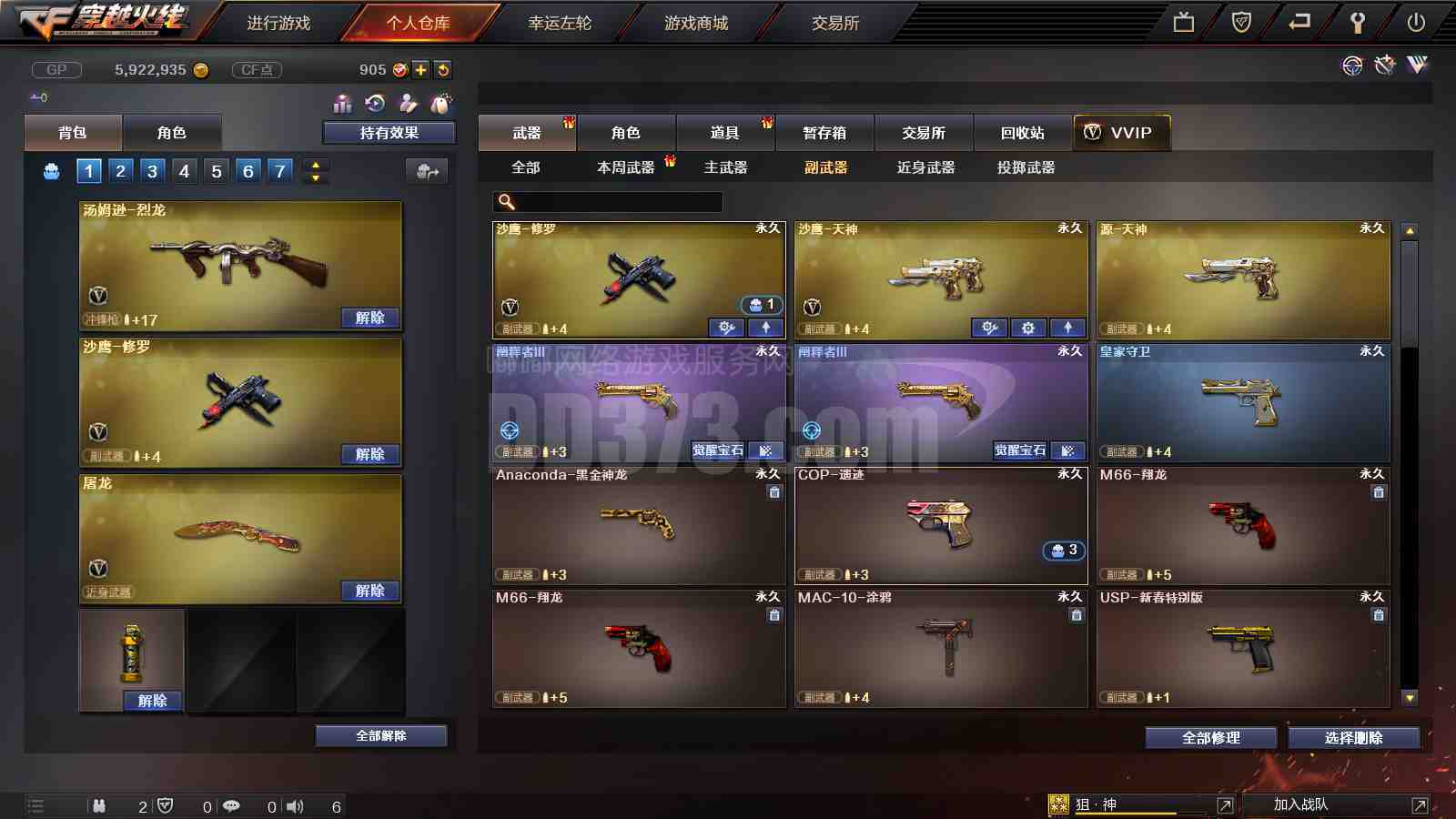Open the 游戏商城 game store
The width and height of the screenshot is (1456, 819).
tap(696, 23)
